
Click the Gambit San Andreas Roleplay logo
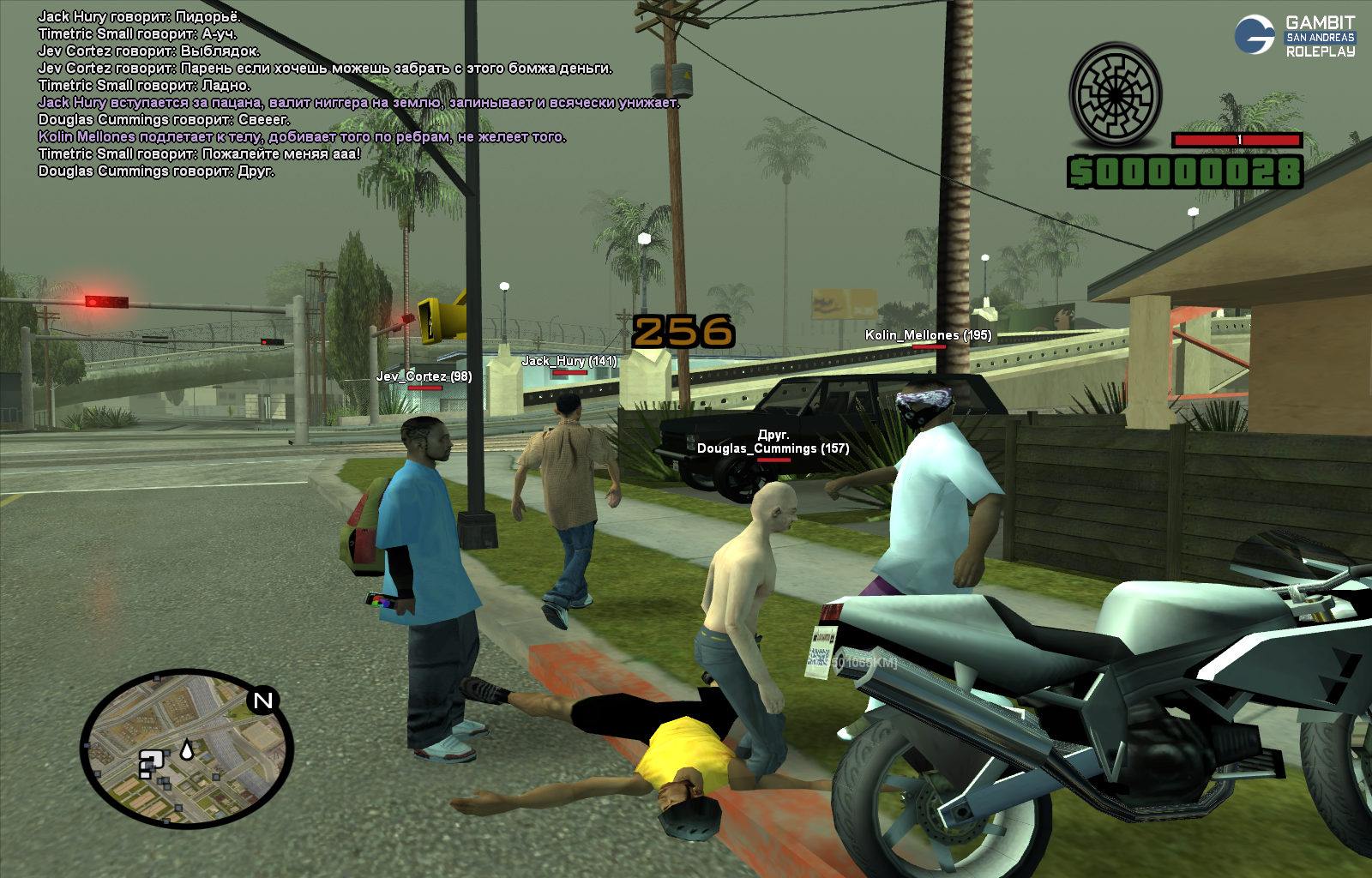coord(1295,36)
